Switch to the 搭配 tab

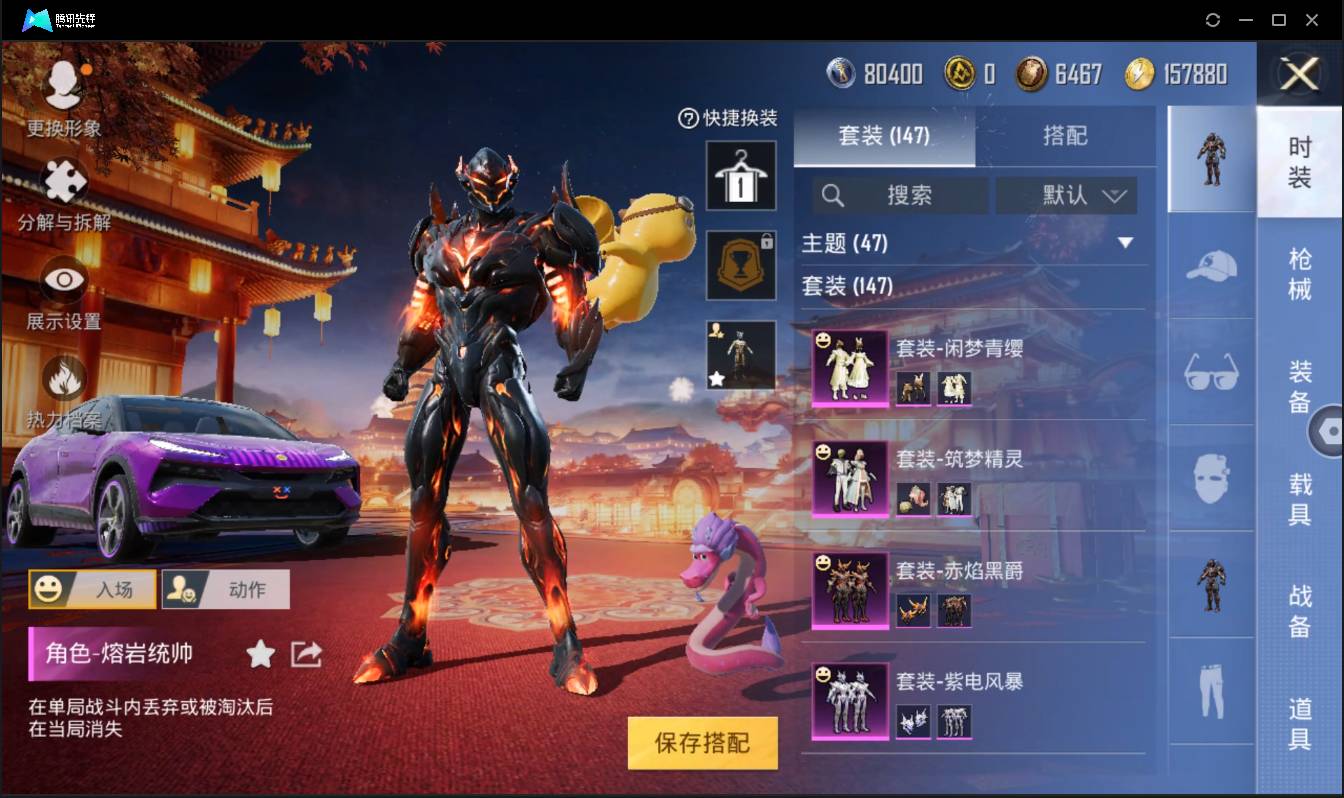[x=1066, y=137]
